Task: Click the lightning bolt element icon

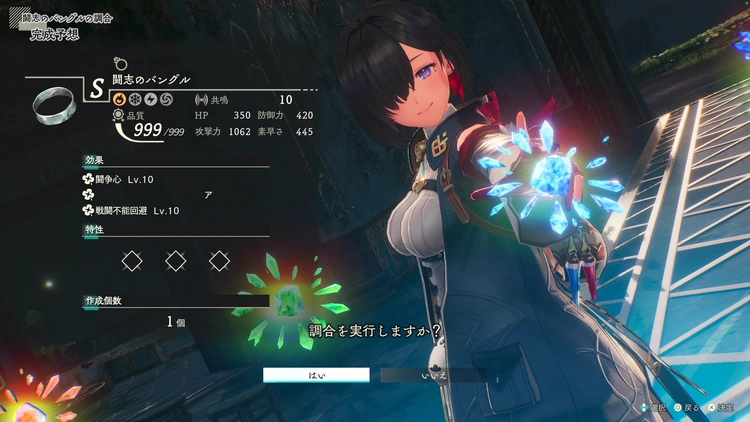Action: (149, 100)
